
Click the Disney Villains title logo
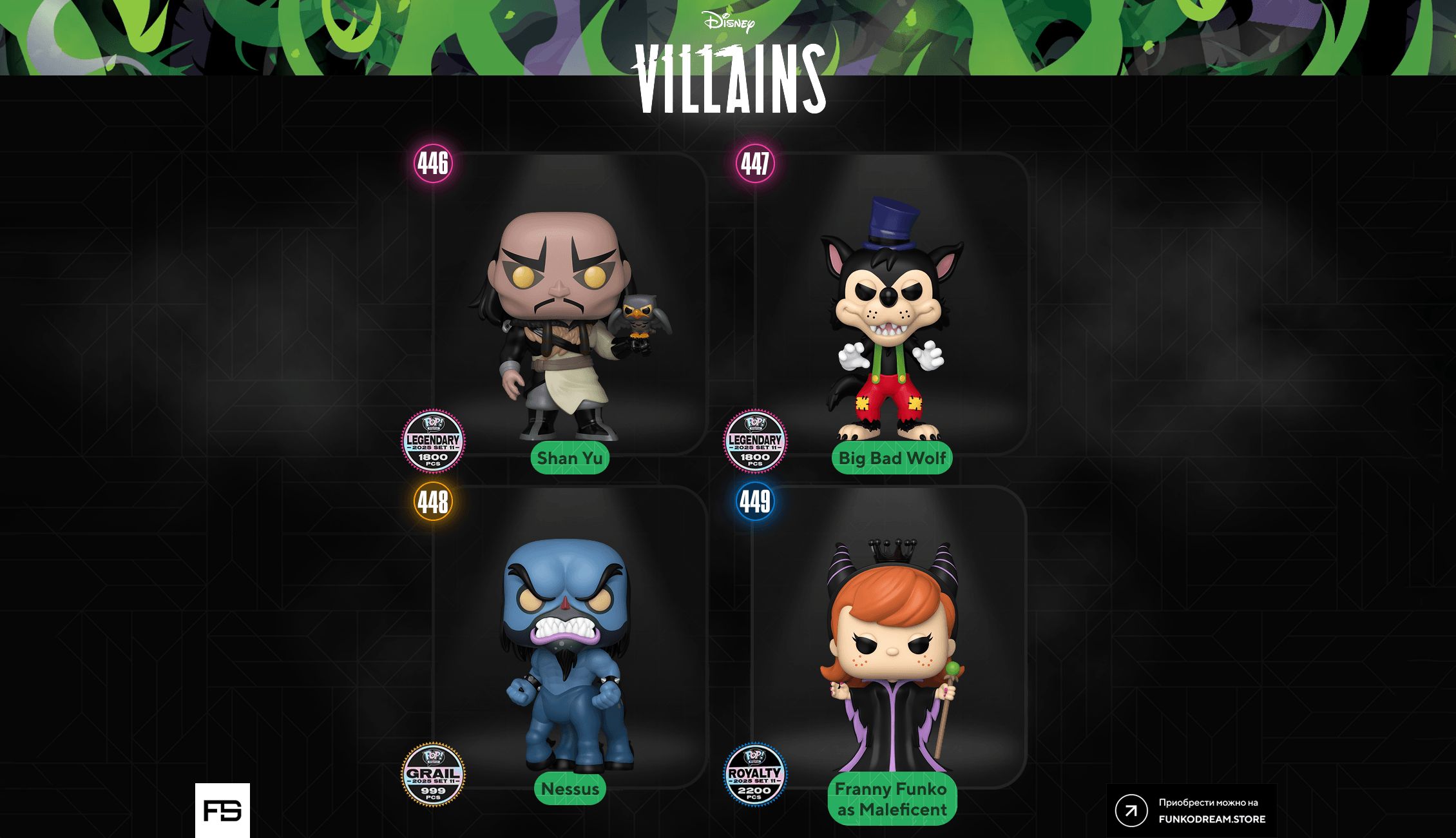pyautogui.click(x=731, y=64)
